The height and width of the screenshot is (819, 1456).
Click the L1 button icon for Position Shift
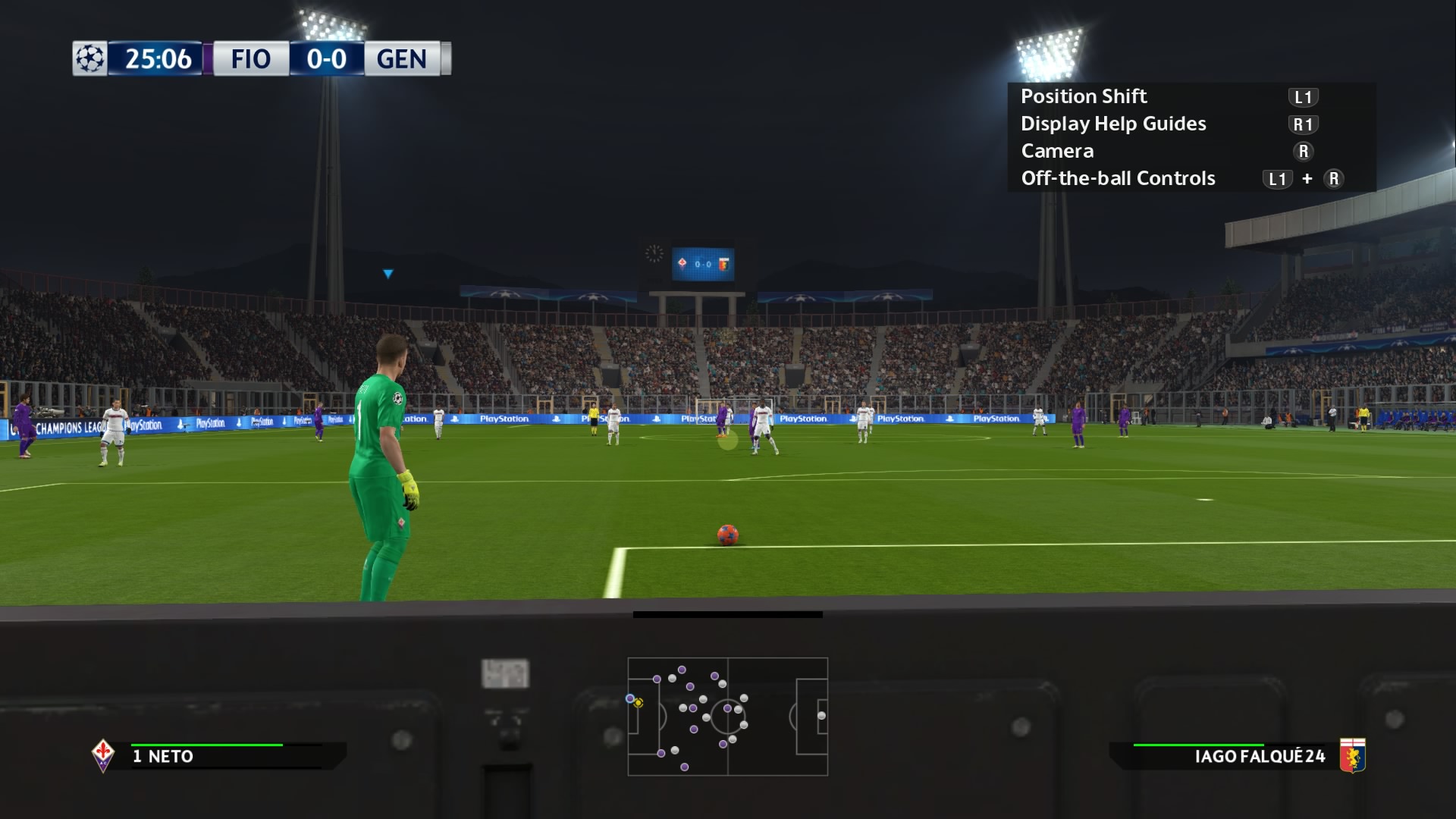pos(1301,96)
